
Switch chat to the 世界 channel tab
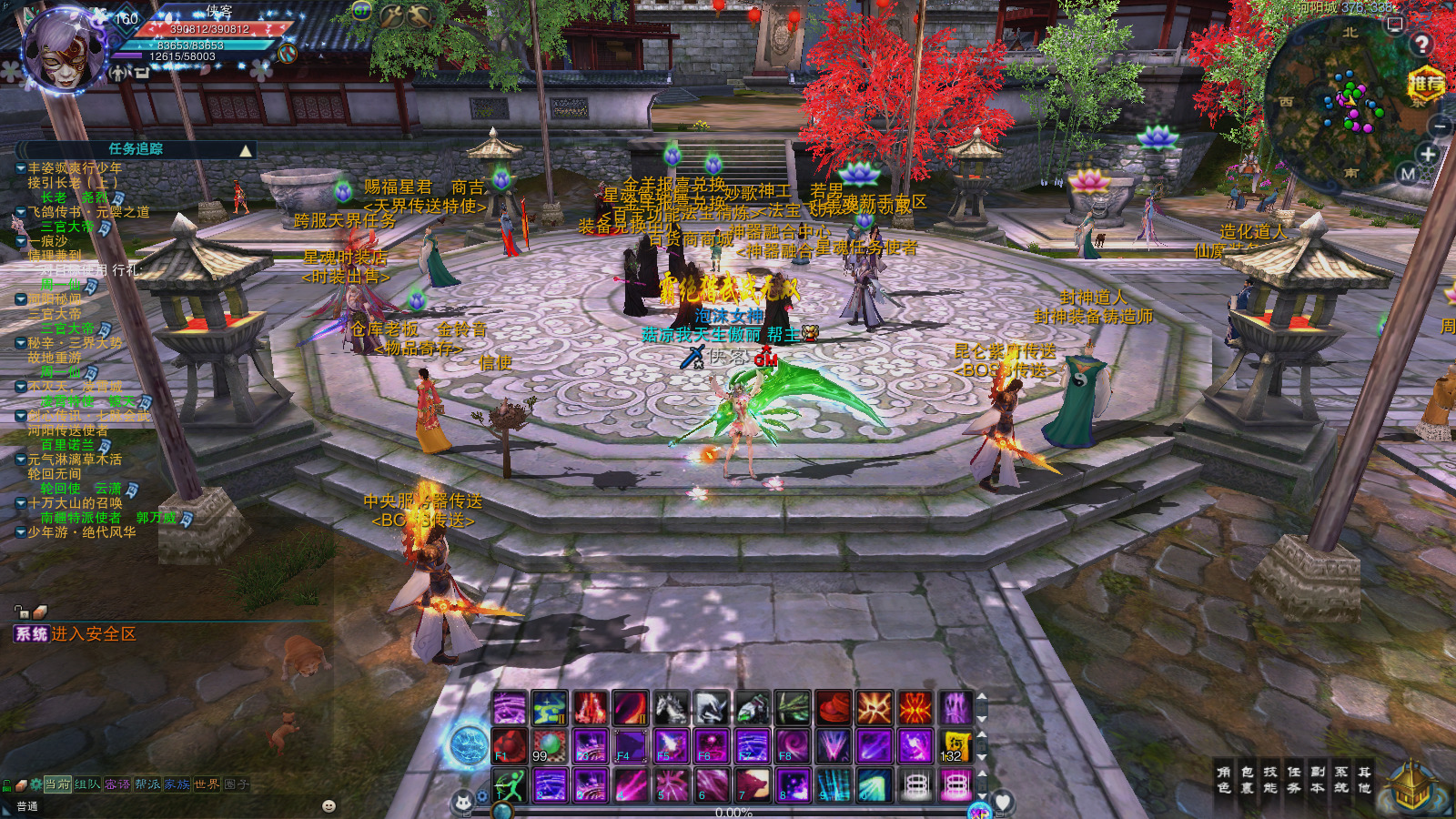click(207, 784)
